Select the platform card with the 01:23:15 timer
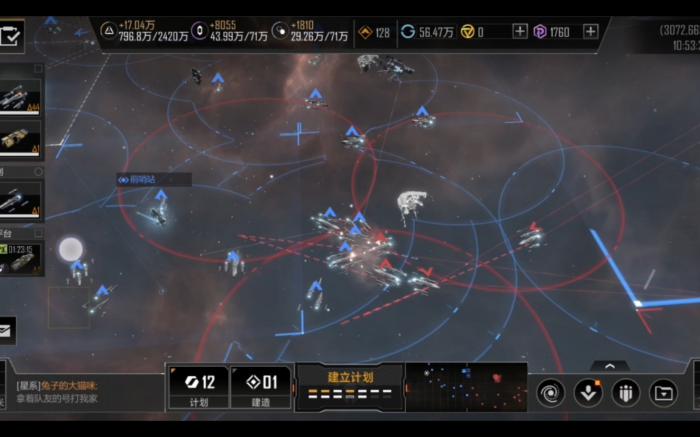Screen dimensions: 700x437 tap(20, 259)
